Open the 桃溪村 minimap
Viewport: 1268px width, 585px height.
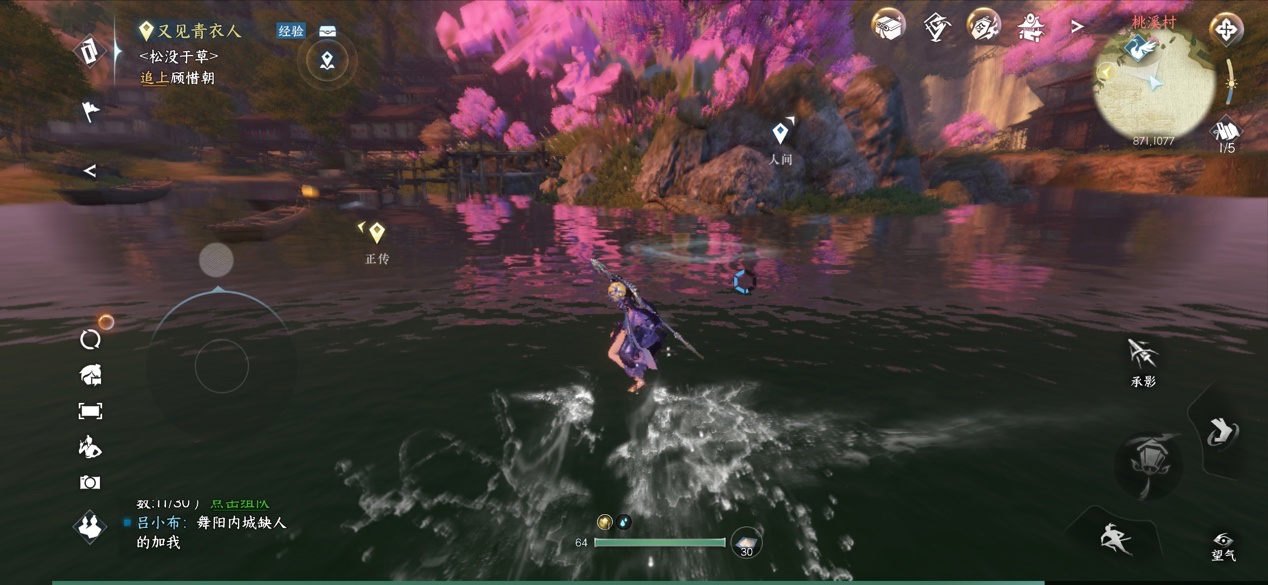click(1154, 84)
